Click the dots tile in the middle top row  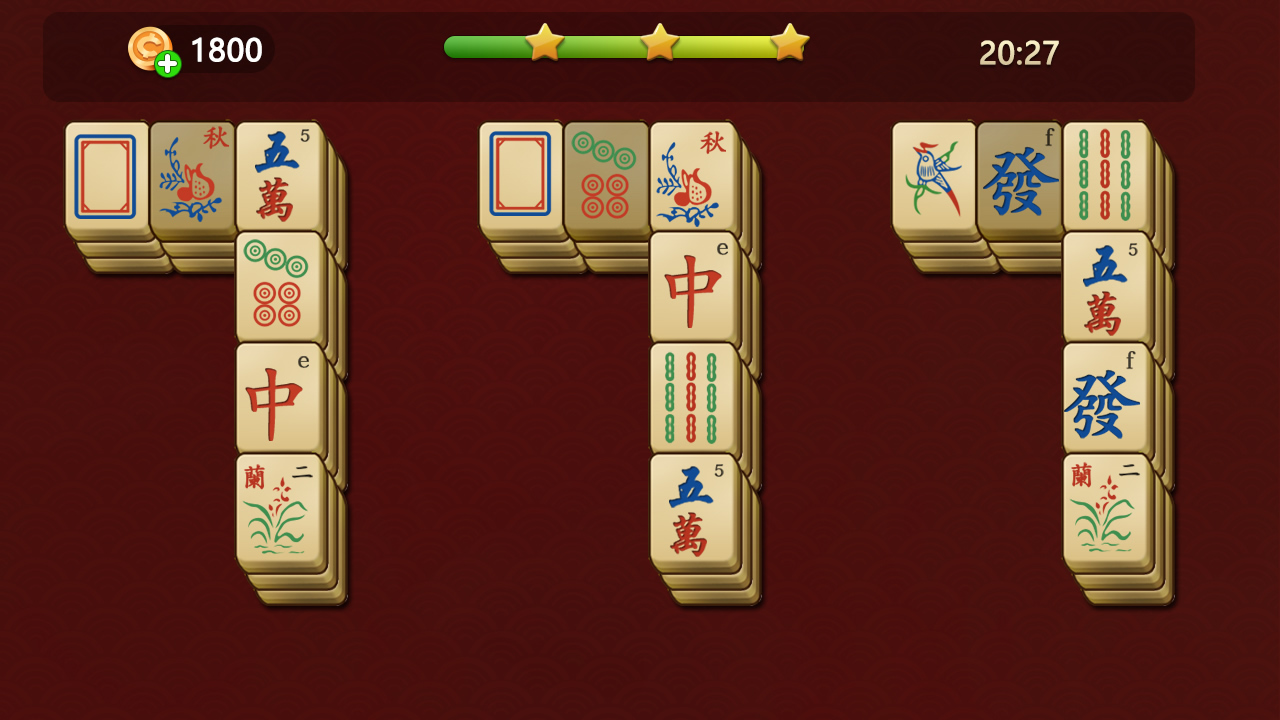(x=607, y=175)
